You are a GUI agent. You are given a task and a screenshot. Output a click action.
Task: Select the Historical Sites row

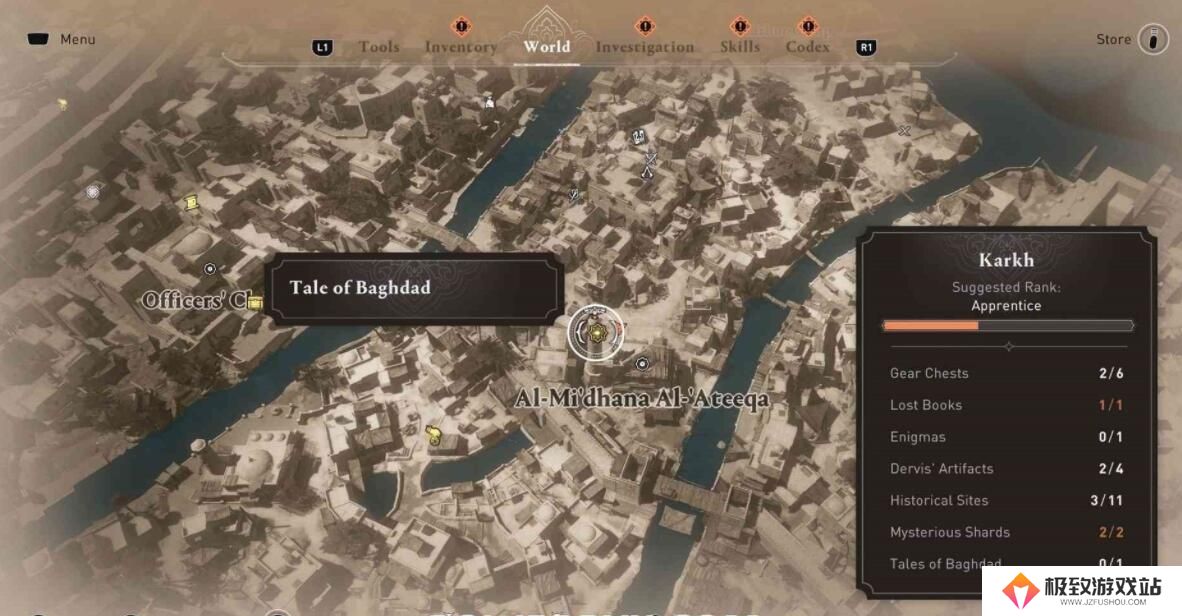click(1007, 500)
